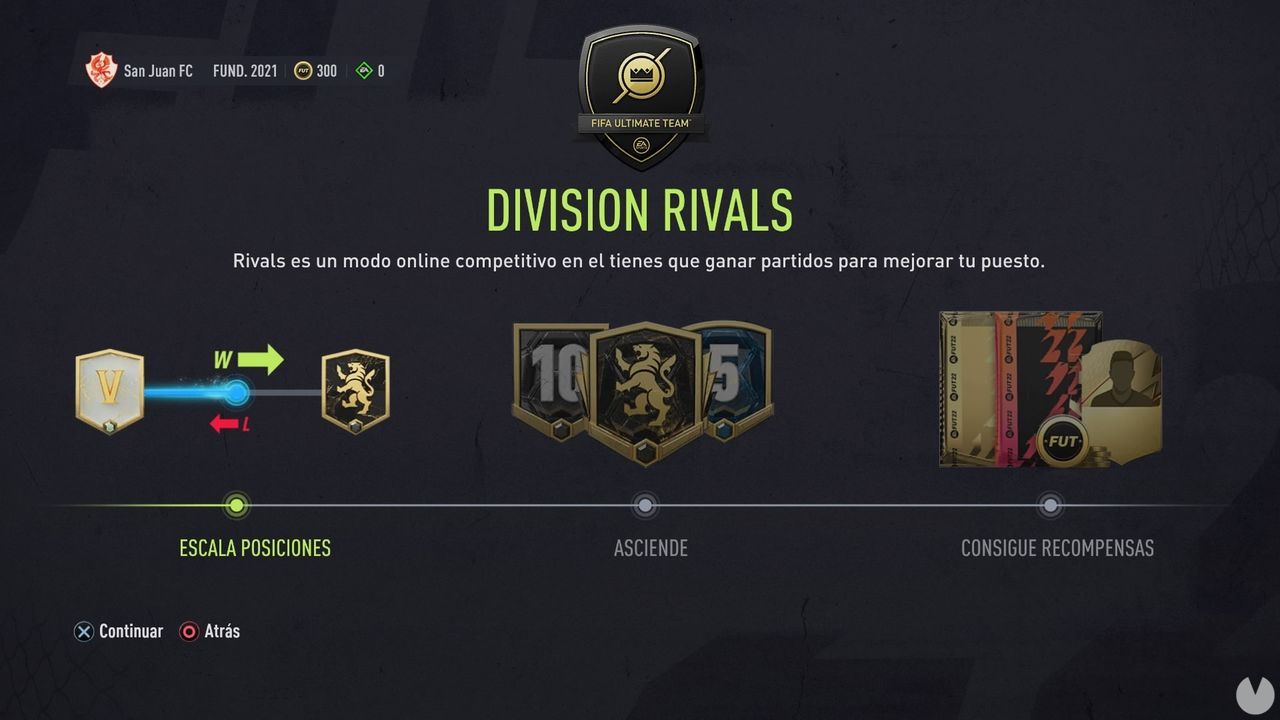
Task: Click the Asciende section label
Action: pos(650,548)
